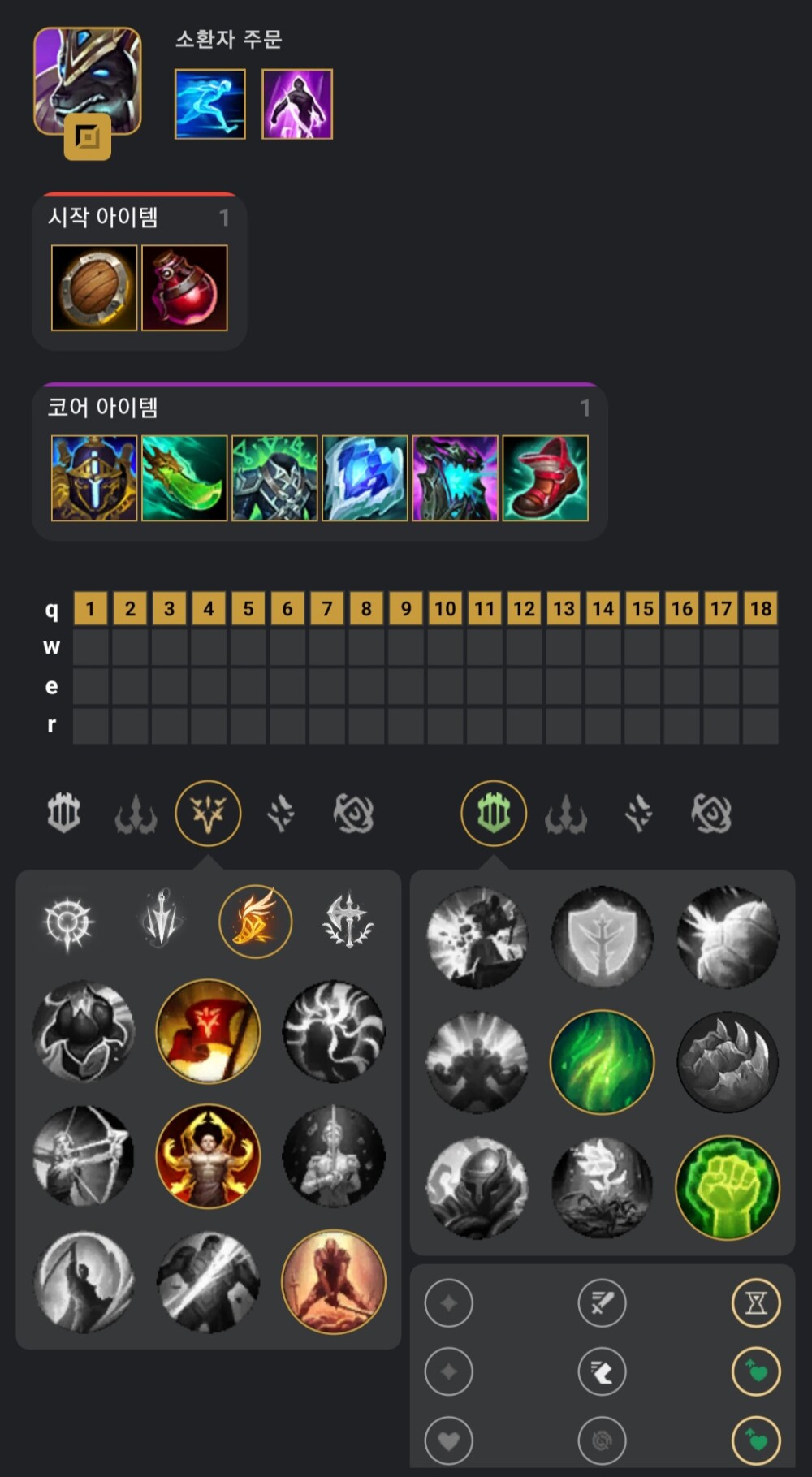Image resolution: width=812 pixels, height=1477 pixels.
Task: Select the green claw core item
Action: 184,478
